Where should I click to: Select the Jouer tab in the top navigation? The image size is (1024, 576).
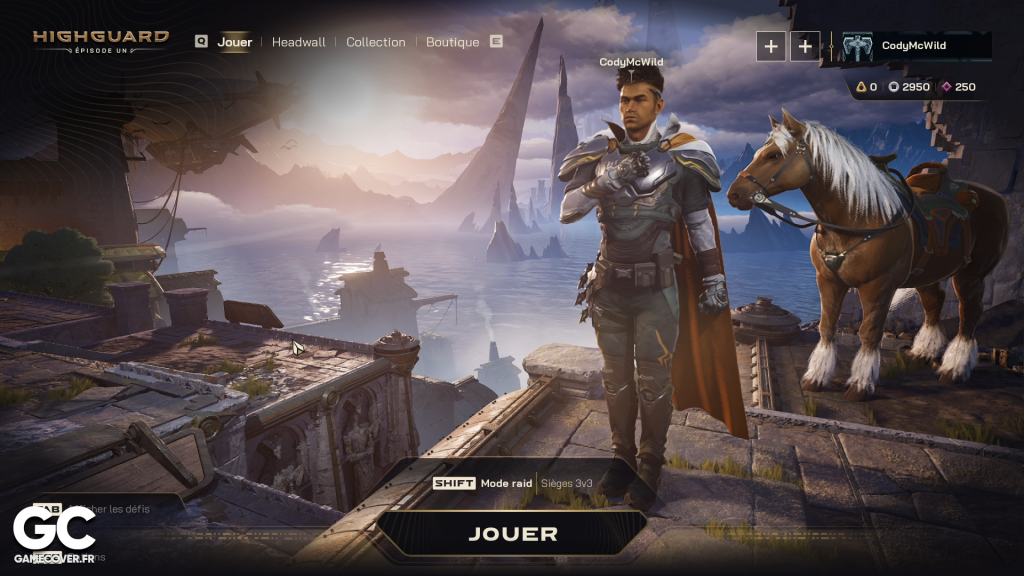(235, 42)
